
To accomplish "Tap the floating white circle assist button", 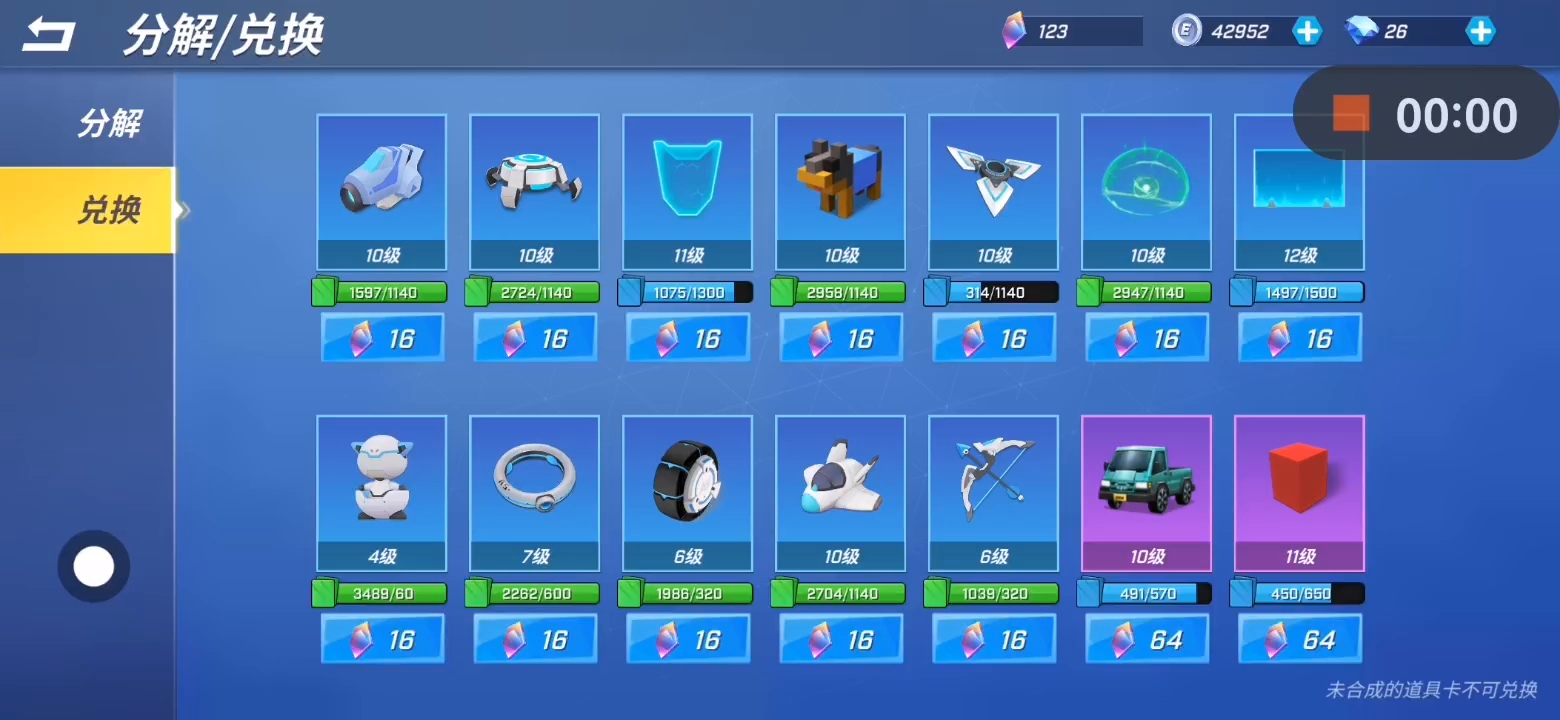I will [x=94, y=567].
